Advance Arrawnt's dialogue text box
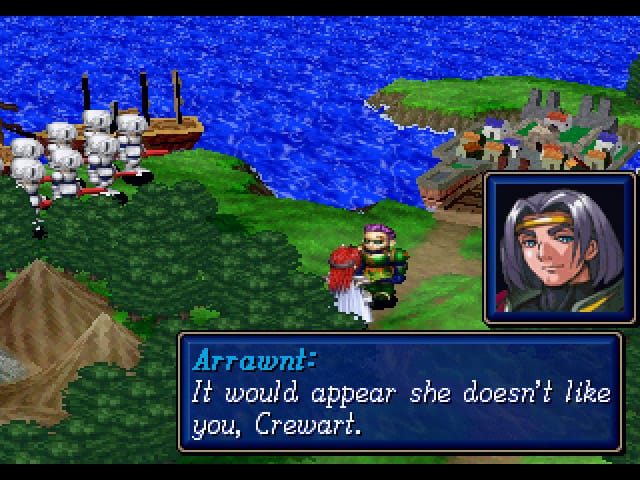 405,392
